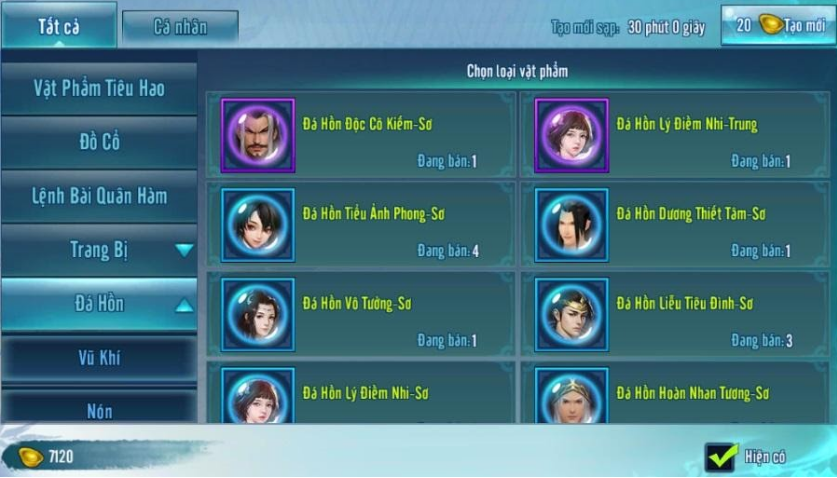The height and width of the screenshot is (478, 837).
Task: Select the Vũ Khí subcategory
Action: [x=98, y=357]
